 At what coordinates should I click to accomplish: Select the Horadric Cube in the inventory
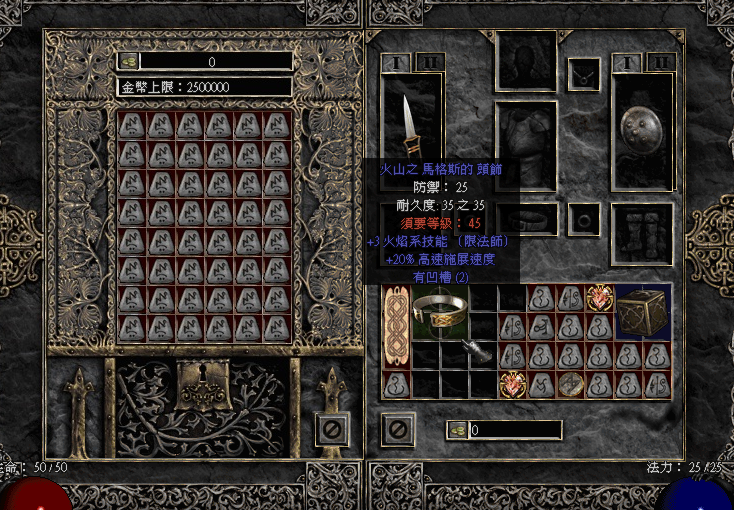[643, 312]
